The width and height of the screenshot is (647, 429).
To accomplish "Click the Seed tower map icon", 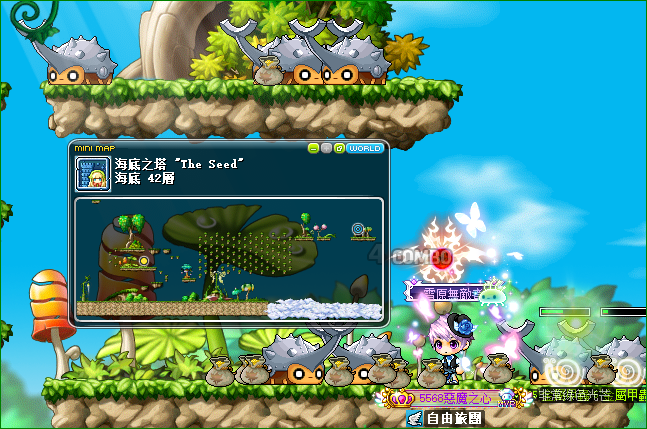I will (x=92, y=172).
